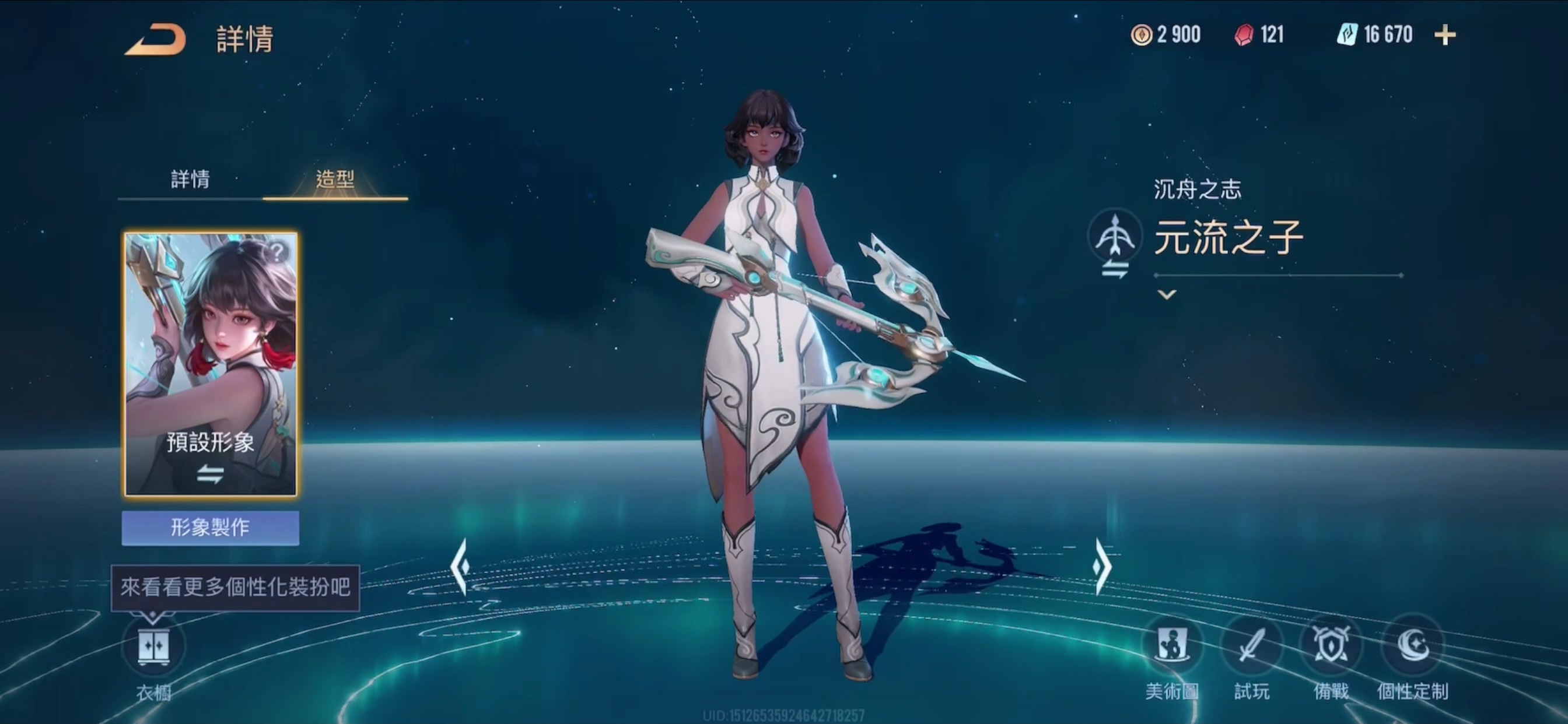Switch to the 詳情 tab
Viewport: 1568px width, 724px height.
[x=190, y=179]
